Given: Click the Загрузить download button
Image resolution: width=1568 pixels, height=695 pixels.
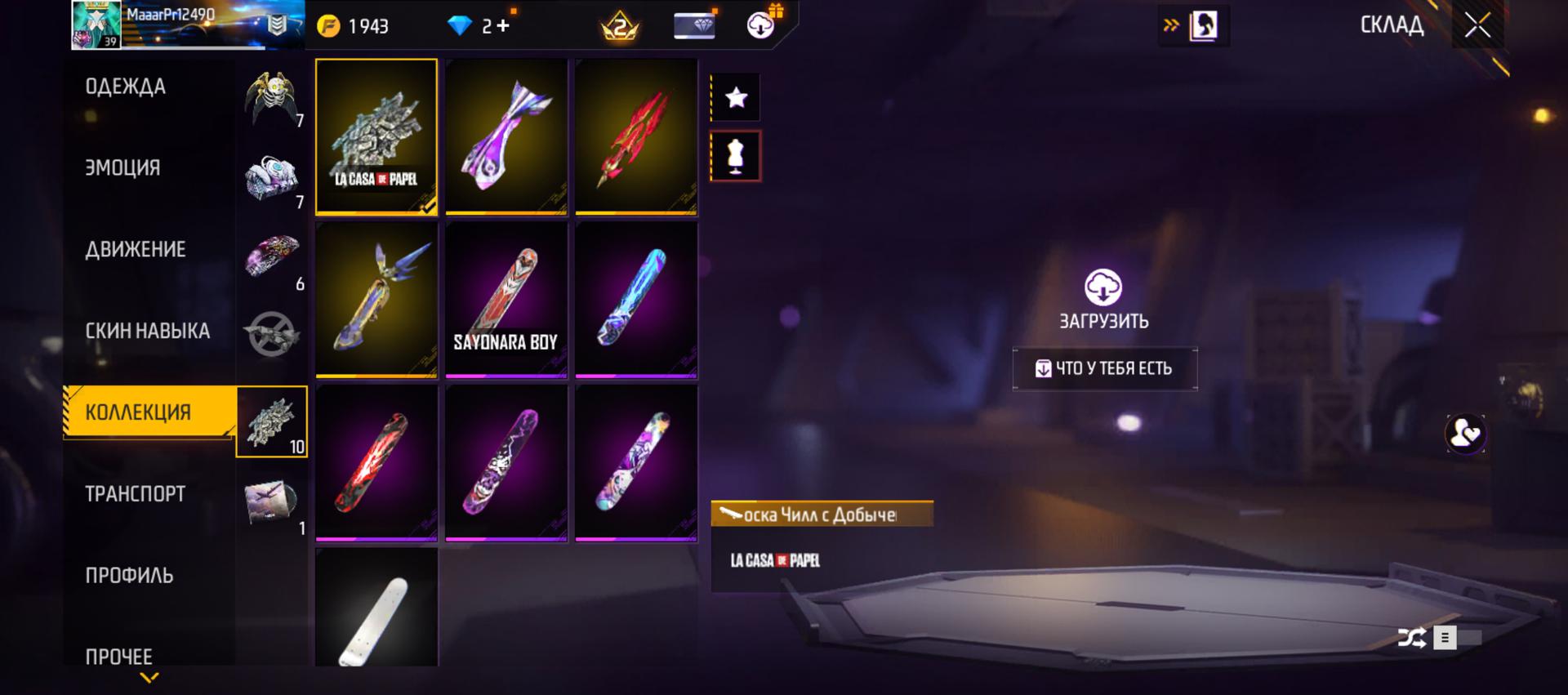Looking at the screenshot, I should (1103, 299).
